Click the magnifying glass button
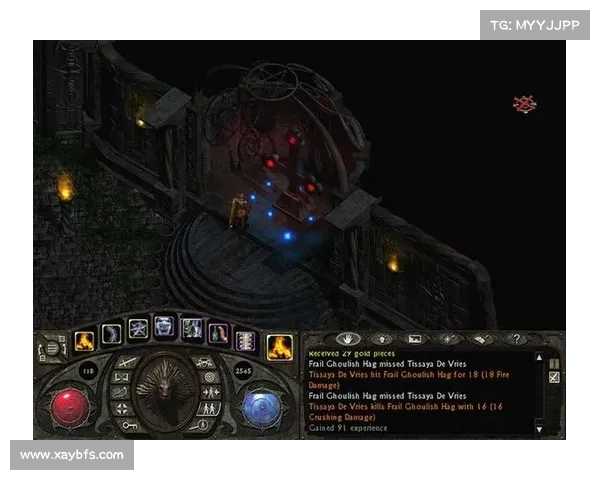Viewport: 600px width, 480px height. coord(206,424)
